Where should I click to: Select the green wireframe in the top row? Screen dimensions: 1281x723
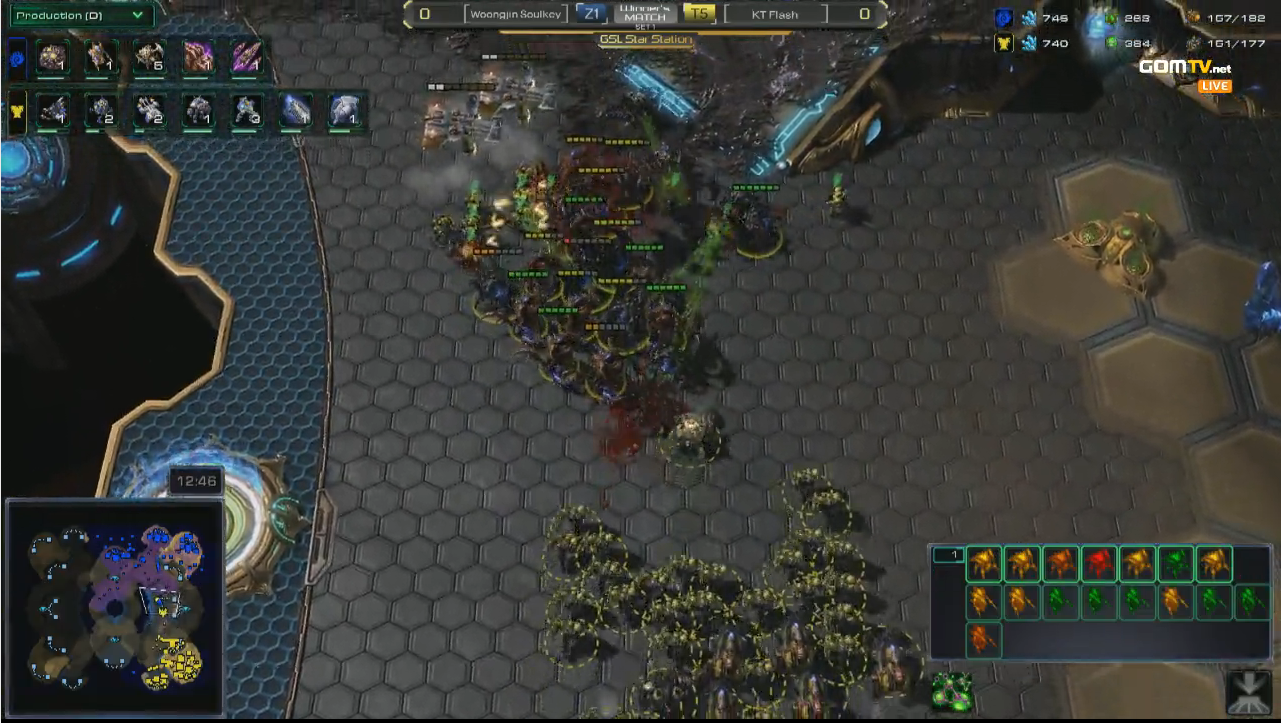pyautogui.click(x=1175, y=564)
